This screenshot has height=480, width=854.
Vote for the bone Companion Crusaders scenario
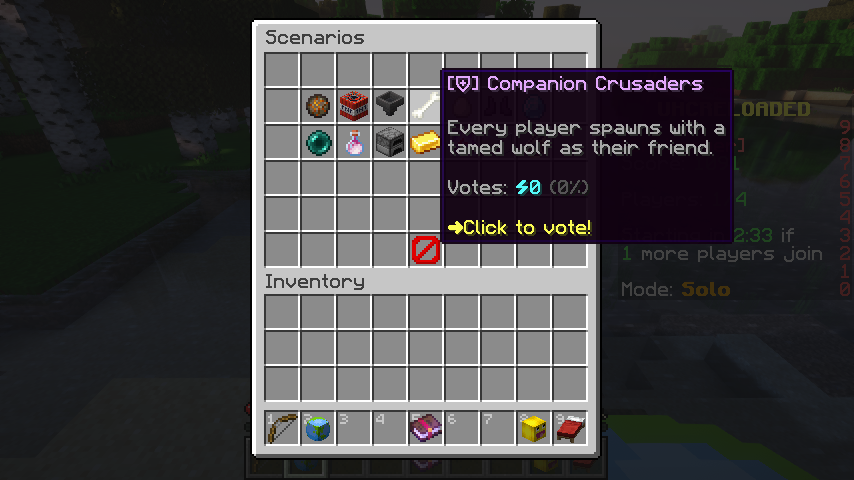coord(426,105)
